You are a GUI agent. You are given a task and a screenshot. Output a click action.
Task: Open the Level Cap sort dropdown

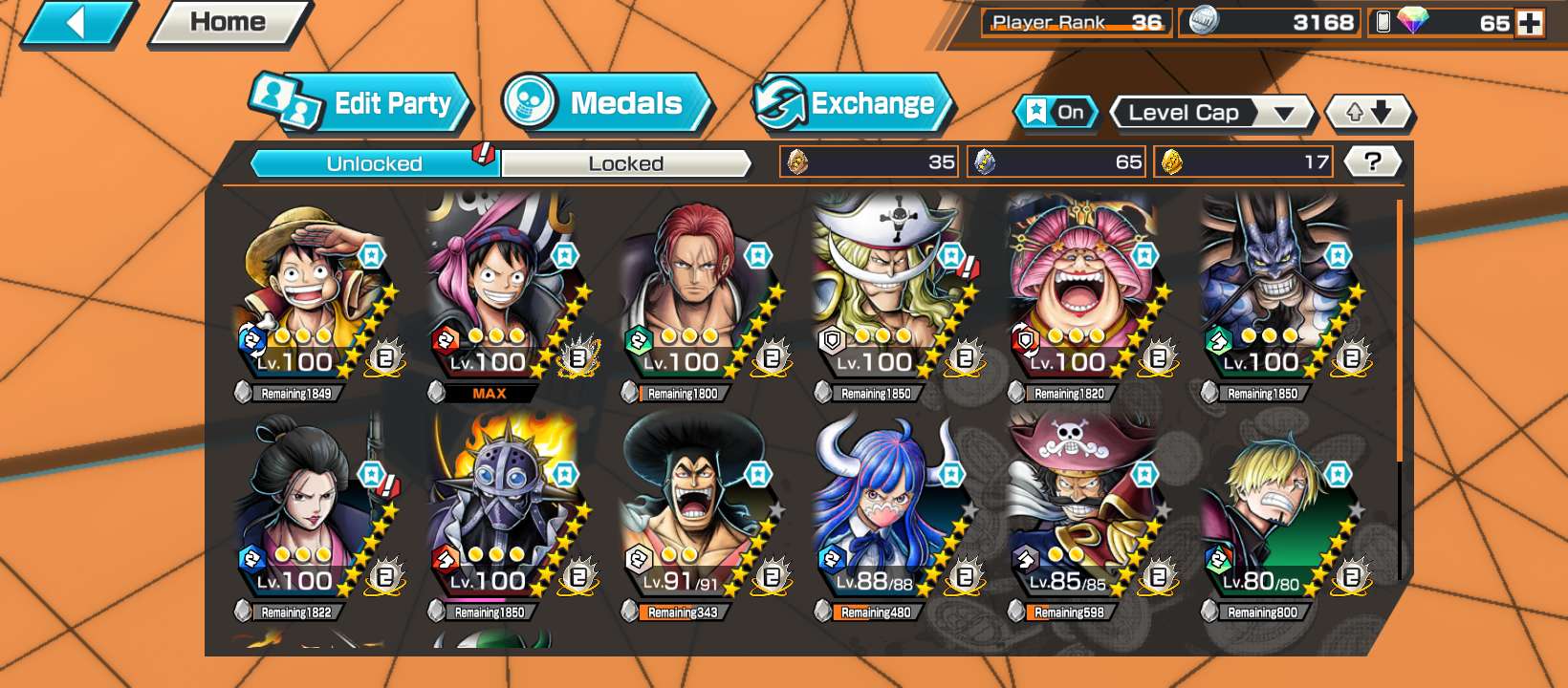pyautogui.click(x=1212, y=113)
